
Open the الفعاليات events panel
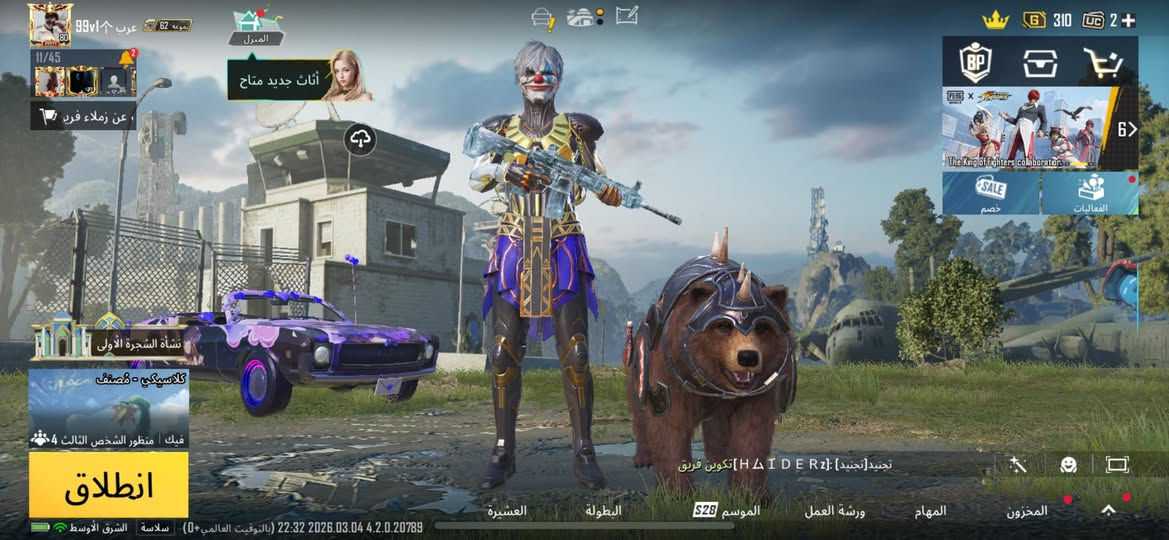[x=1091, y=193]
